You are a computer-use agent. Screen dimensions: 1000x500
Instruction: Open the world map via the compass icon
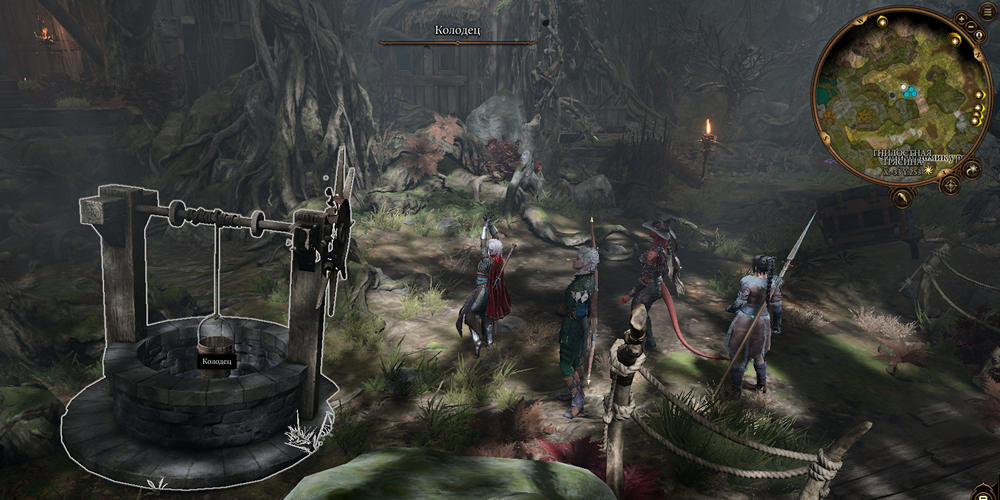coord(951,184)
